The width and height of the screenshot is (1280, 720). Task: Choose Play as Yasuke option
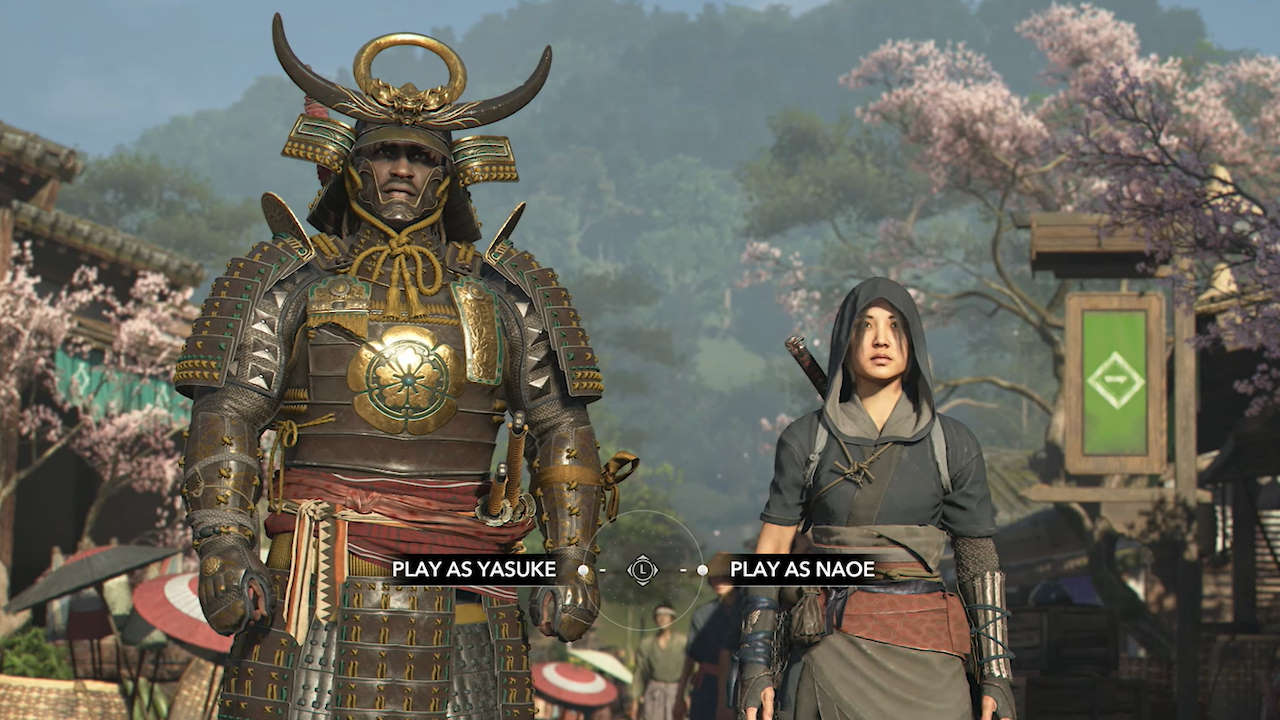(x=473, y=570)
